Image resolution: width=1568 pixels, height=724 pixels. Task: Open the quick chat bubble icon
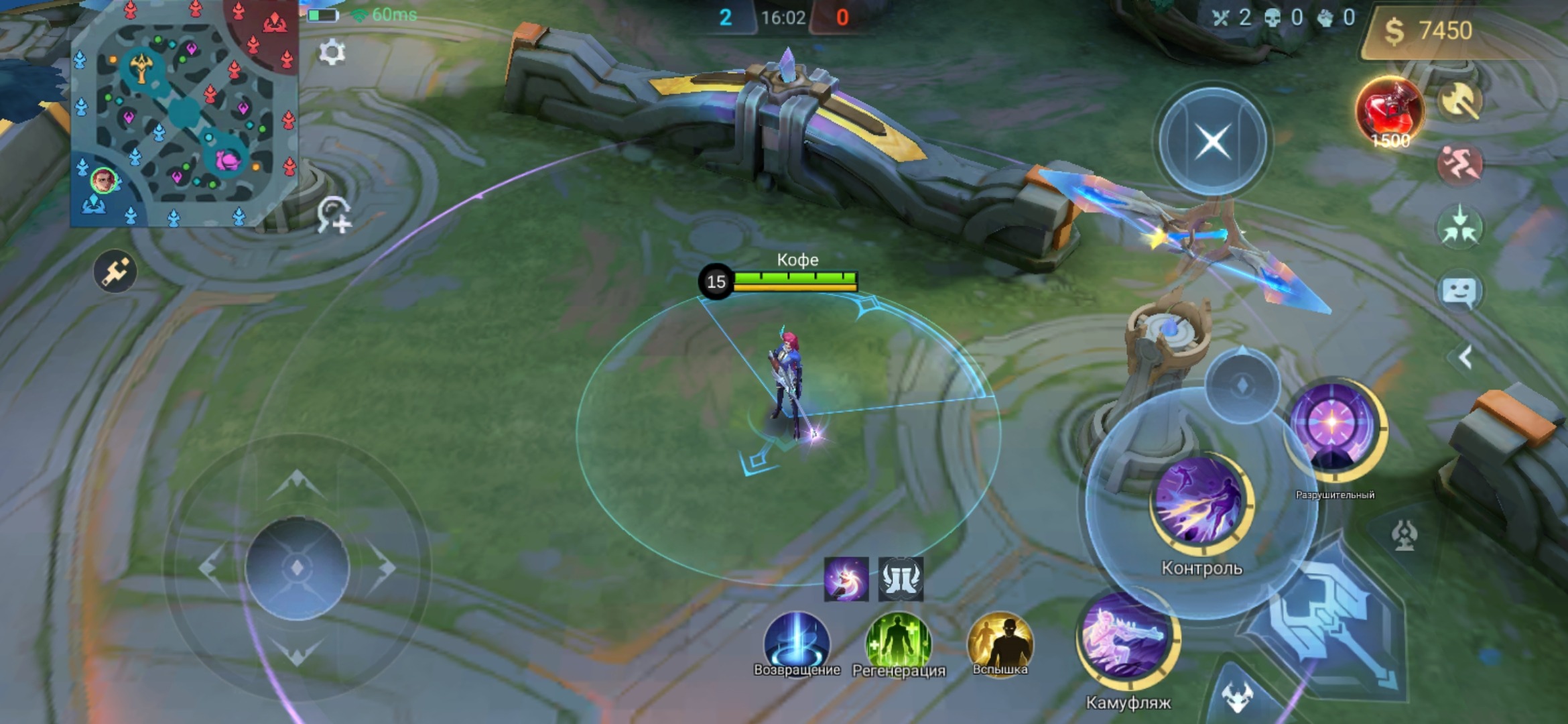click(x=1460, y=292)
